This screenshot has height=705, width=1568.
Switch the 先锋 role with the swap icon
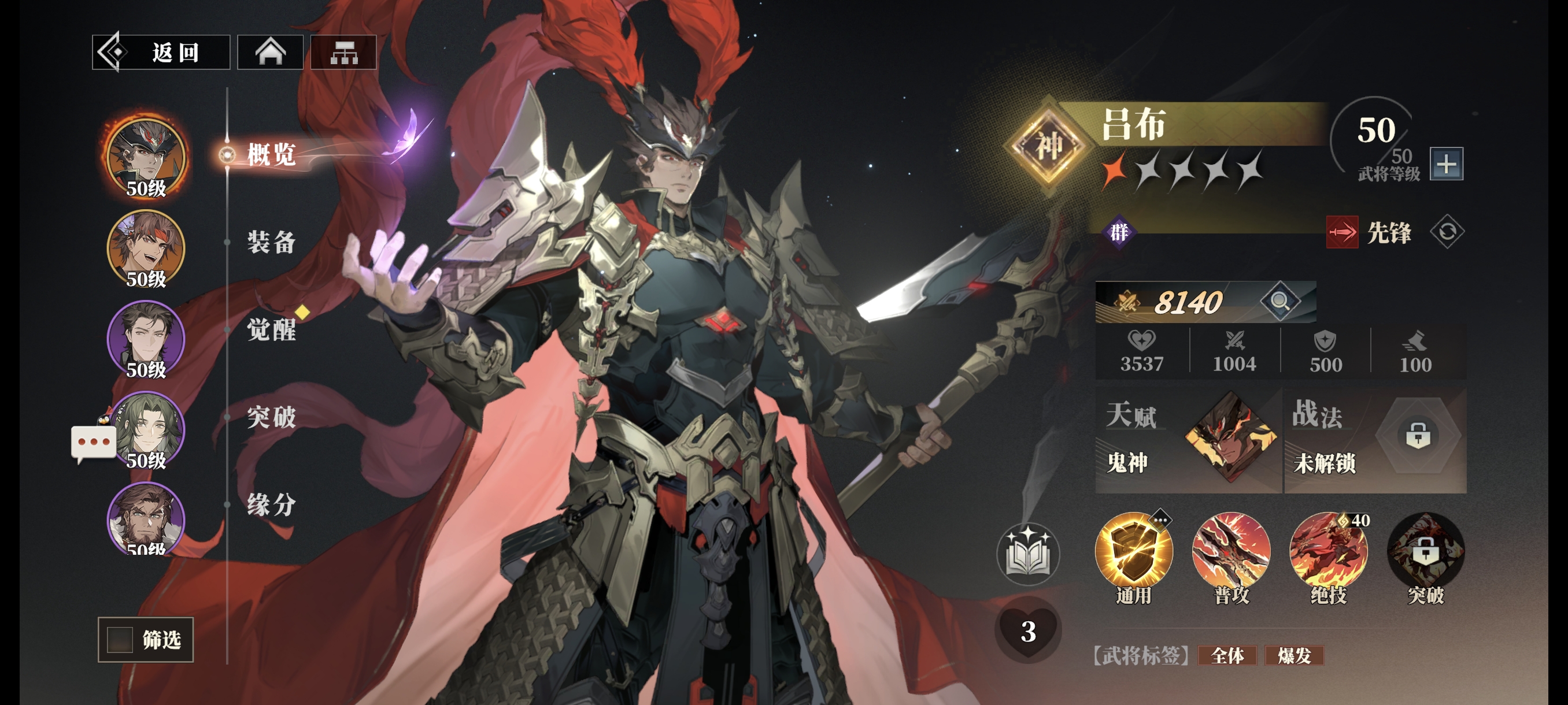tap(1447, 232)
